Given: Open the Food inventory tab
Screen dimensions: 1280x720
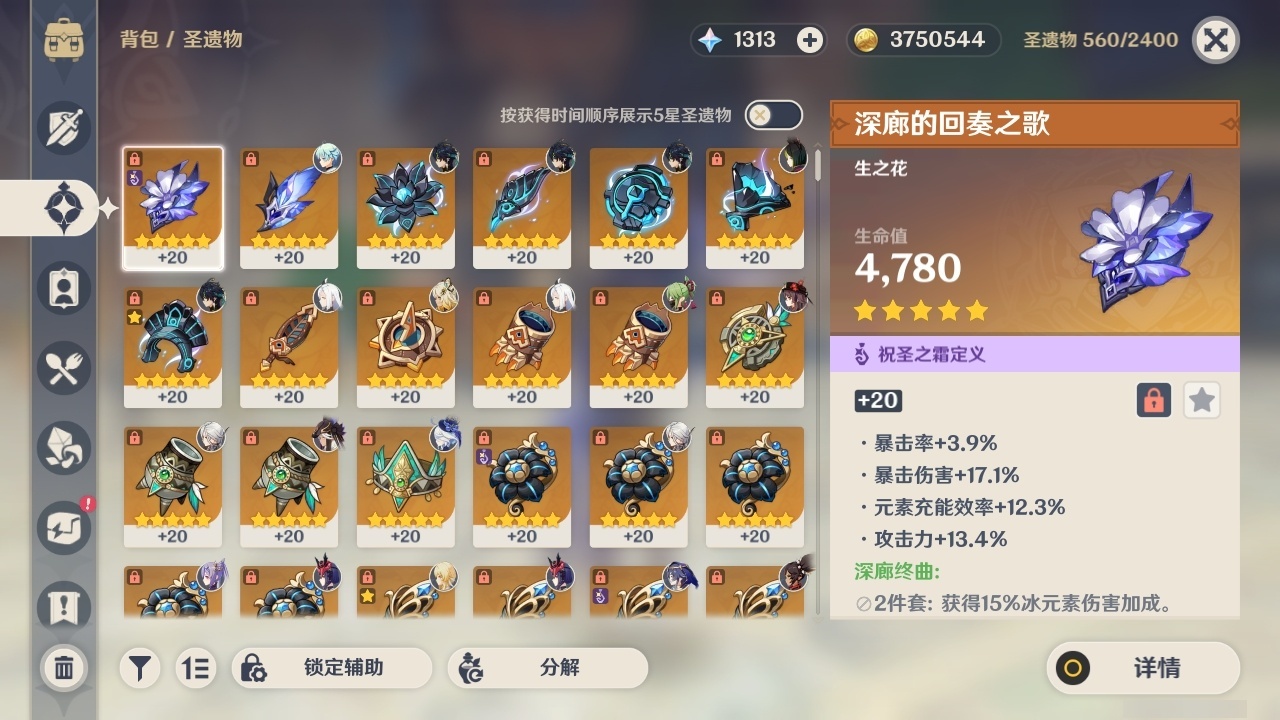Looking at the screenshot, I should [63, 368].
